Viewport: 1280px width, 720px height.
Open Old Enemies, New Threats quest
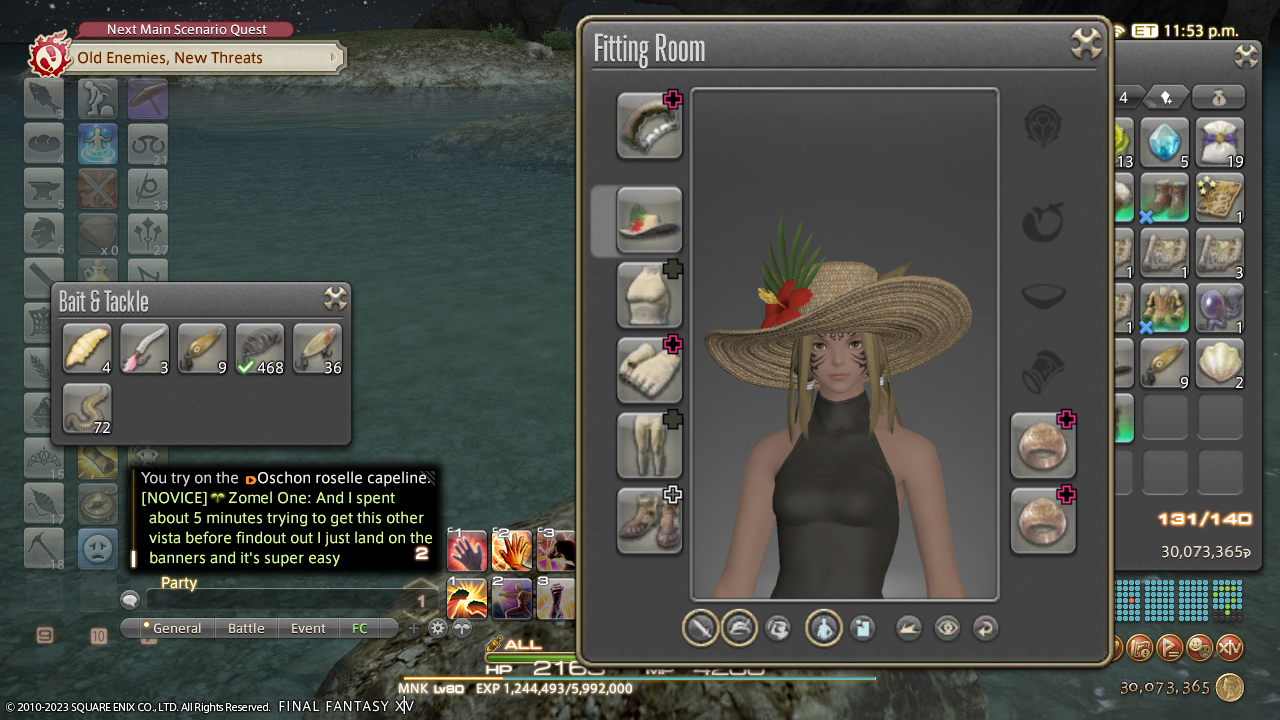point(171,58)
